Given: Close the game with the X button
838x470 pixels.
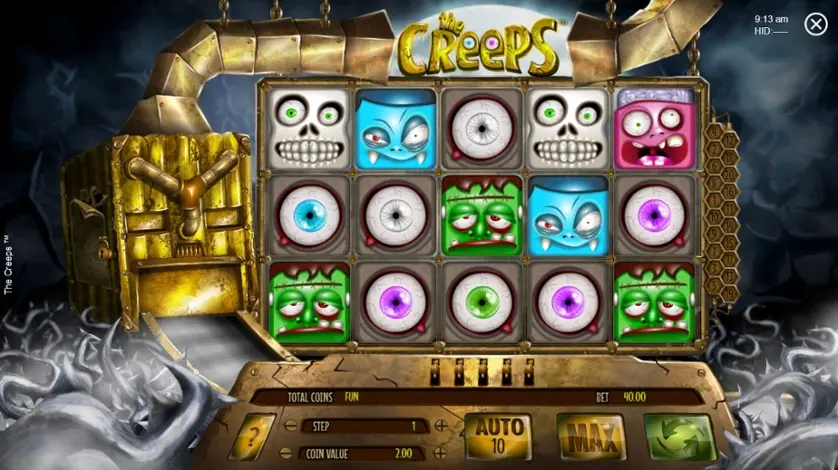Looking at the screenshot, I should (815, 25).
